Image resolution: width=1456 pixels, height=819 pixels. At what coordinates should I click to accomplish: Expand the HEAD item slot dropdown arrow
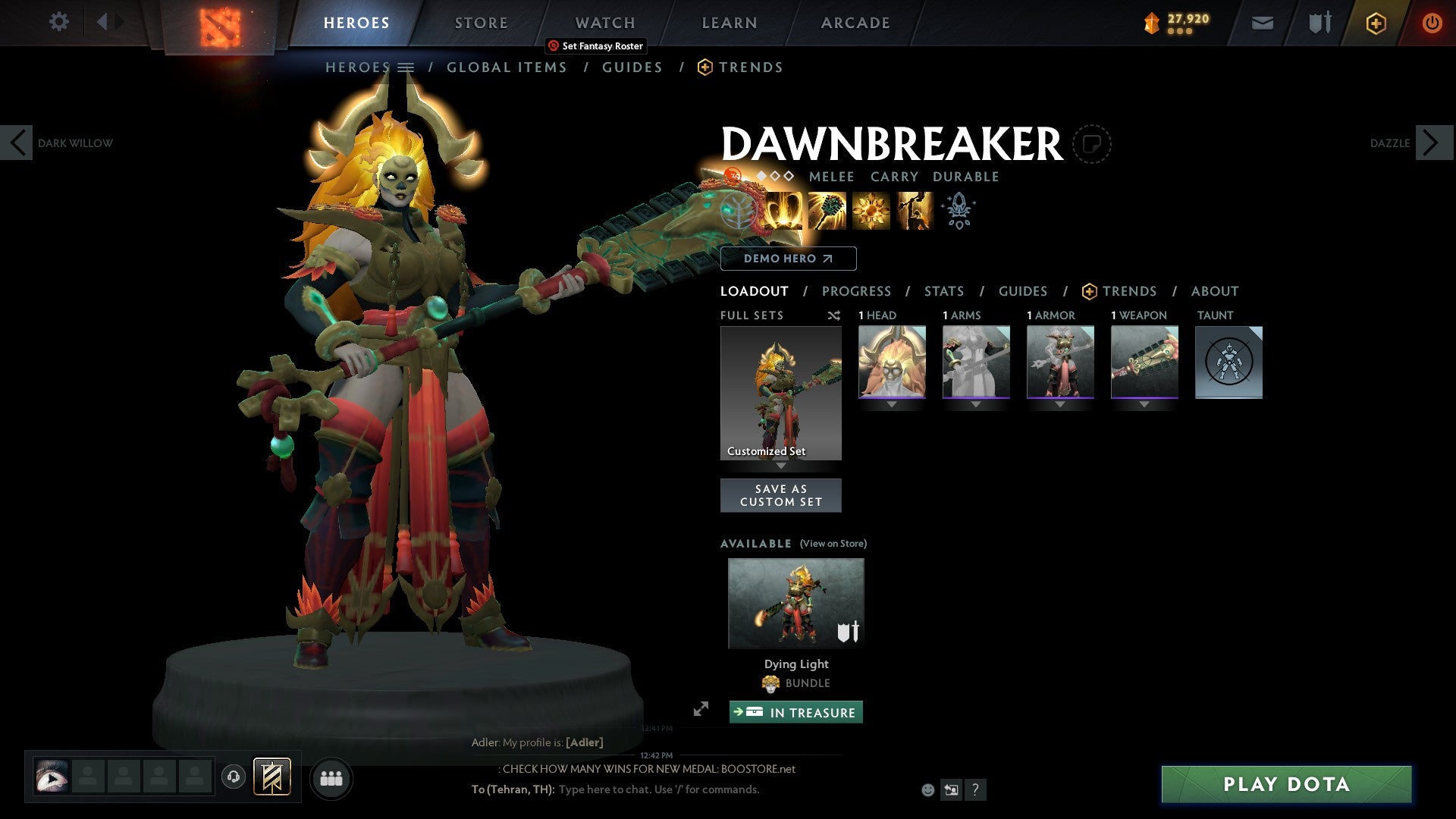point(891,403)
